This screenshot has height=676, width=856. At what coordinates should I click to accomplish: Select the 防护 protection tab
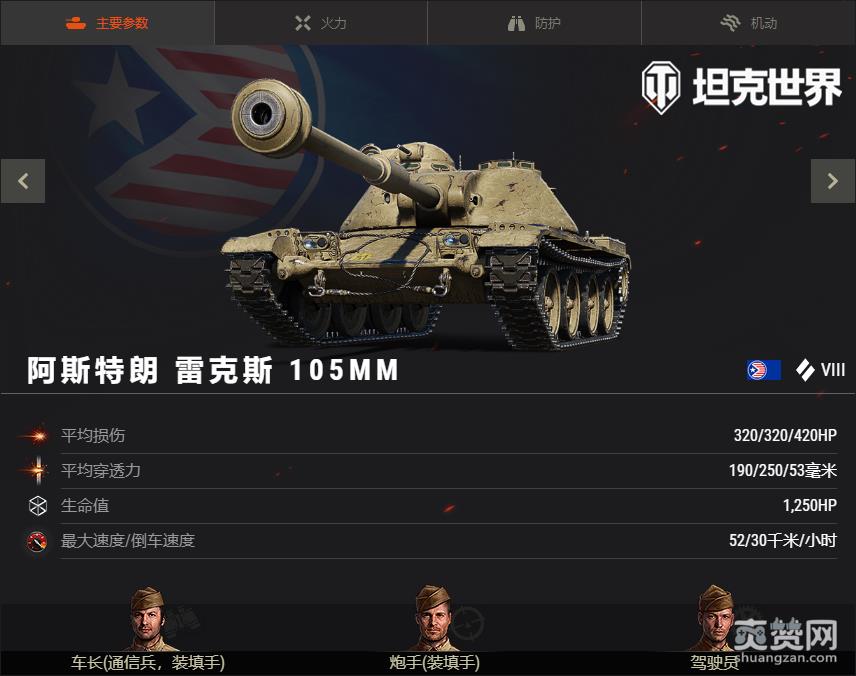tap(534, 23)
